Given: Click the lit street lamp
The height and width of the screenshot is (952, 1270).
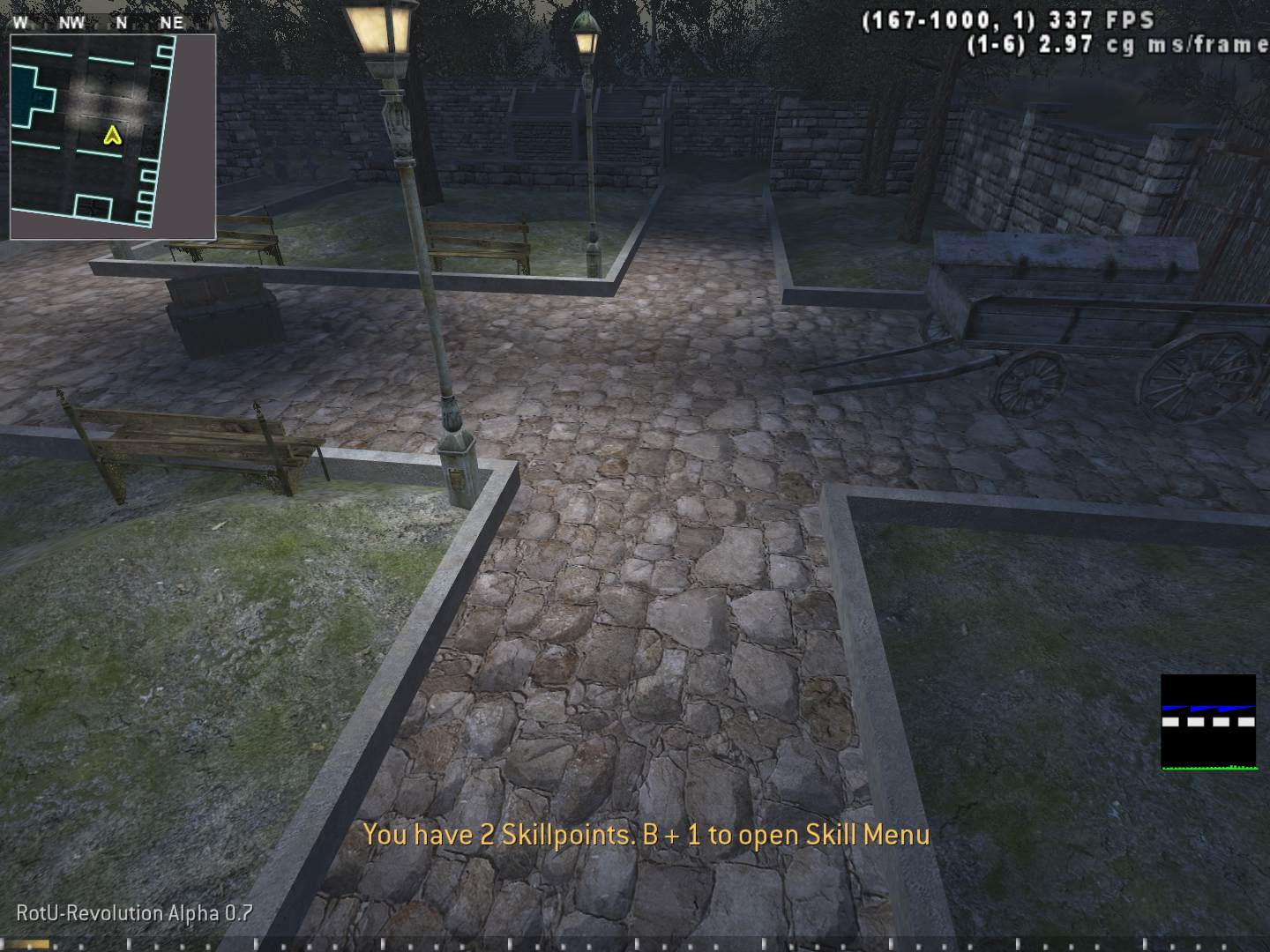Looking at the screenshot, I should pyautogui.click(x=377, y=31).
